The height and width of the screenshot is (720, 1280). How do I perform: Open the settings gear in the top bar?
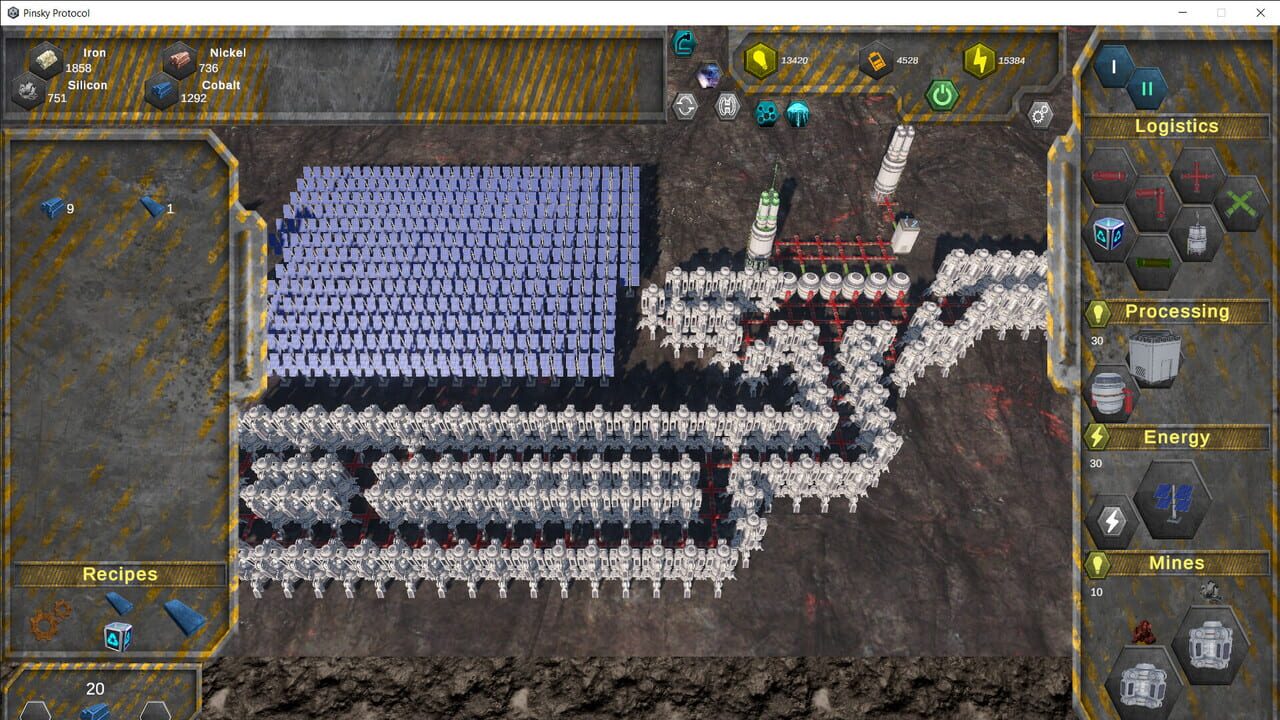pos(1039,114)
